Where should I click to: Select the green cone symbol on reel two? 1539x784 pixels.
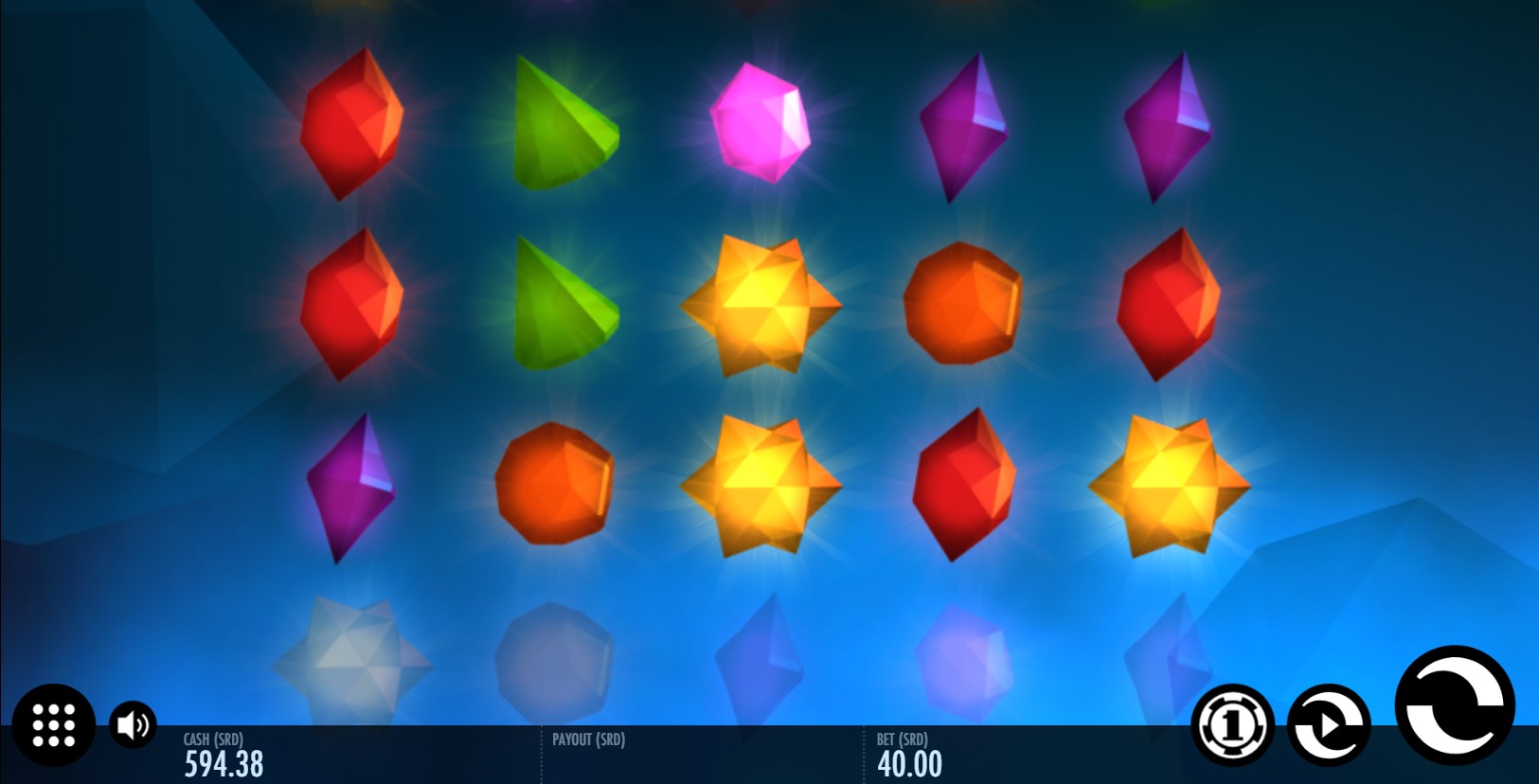[x=563, y=123]
